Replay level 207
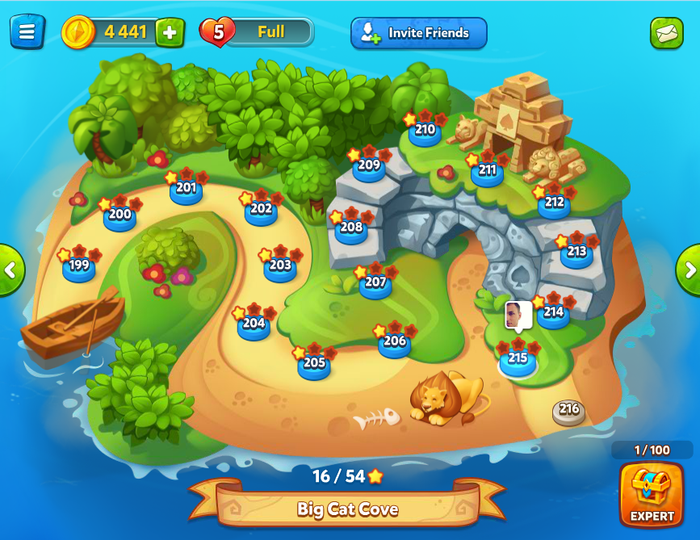Viewport: 700px width, 540px height. [x=375, y=283]
